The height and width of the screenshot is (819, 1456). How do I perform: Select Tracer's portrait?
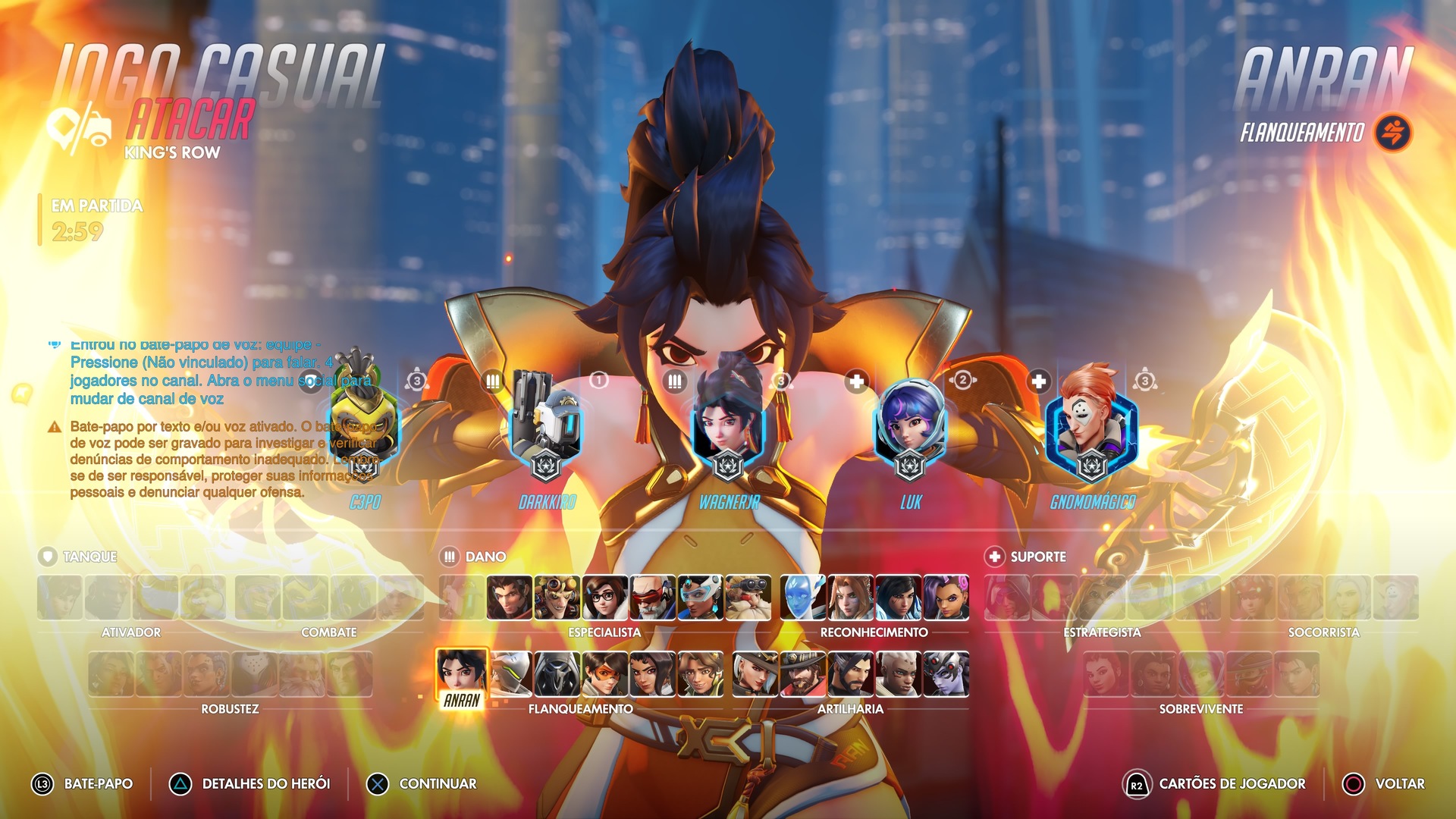pyautogui.click(x=605, y=673)
